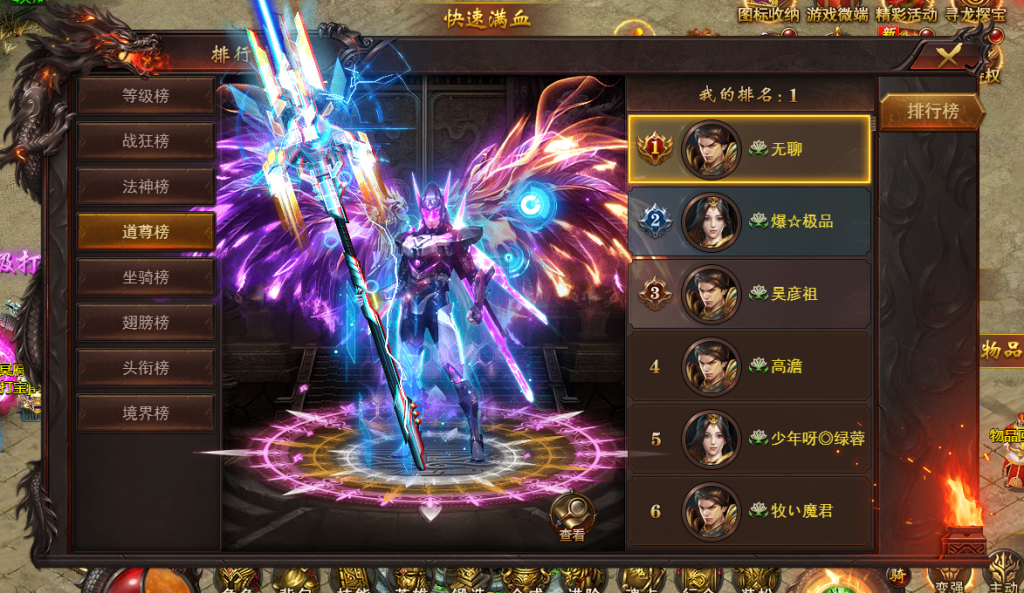Choose rank 6 player 牧い魔君
This screenshot has height=593, width=1024.
749,510
